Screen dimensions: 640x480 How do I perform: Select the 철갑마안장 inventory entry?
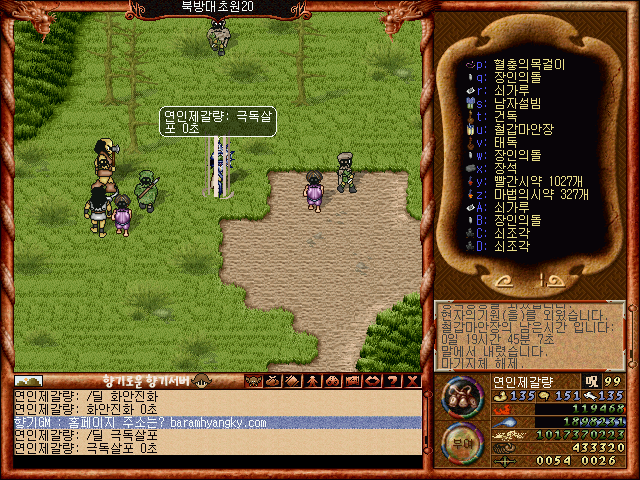(522, 128)
